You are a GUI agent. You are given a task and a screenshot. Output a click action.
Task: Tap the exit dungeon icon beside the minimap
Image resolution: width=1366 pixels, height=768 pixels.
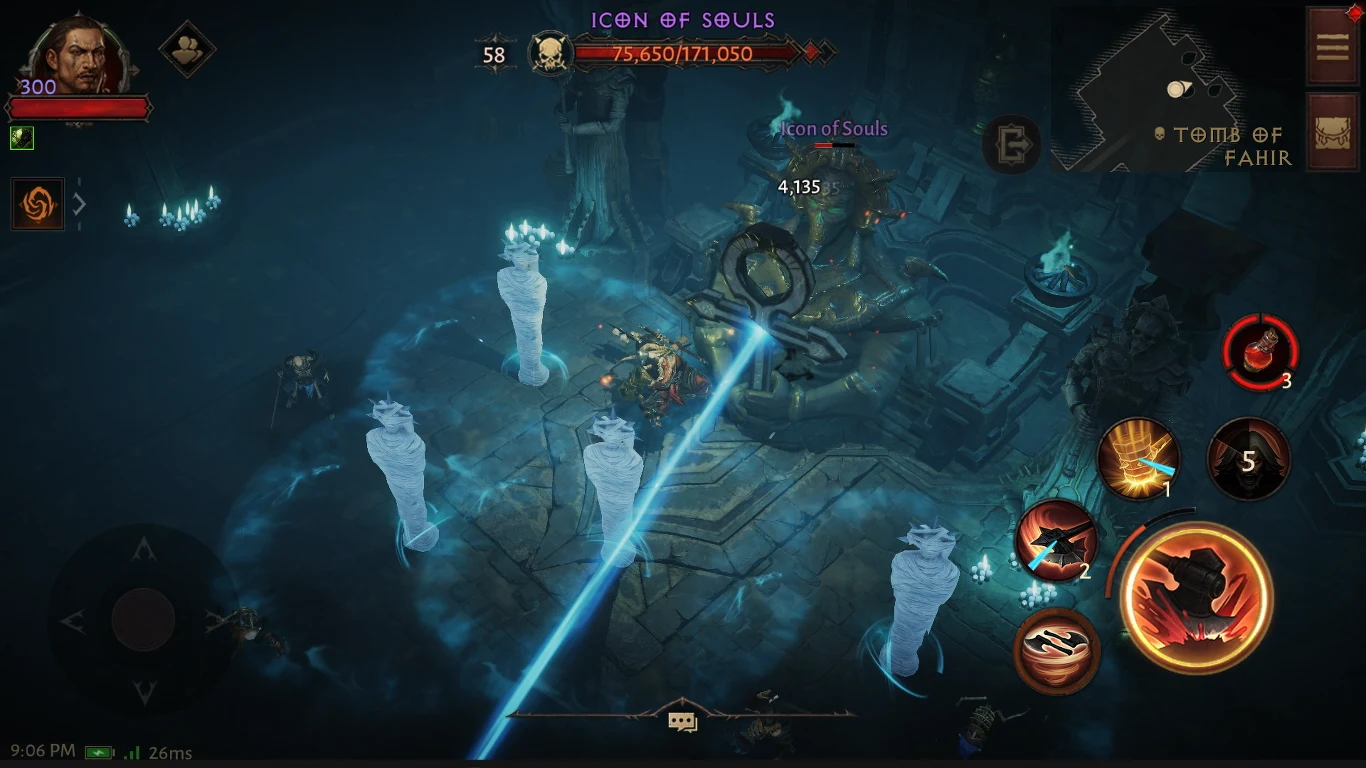1012,145
